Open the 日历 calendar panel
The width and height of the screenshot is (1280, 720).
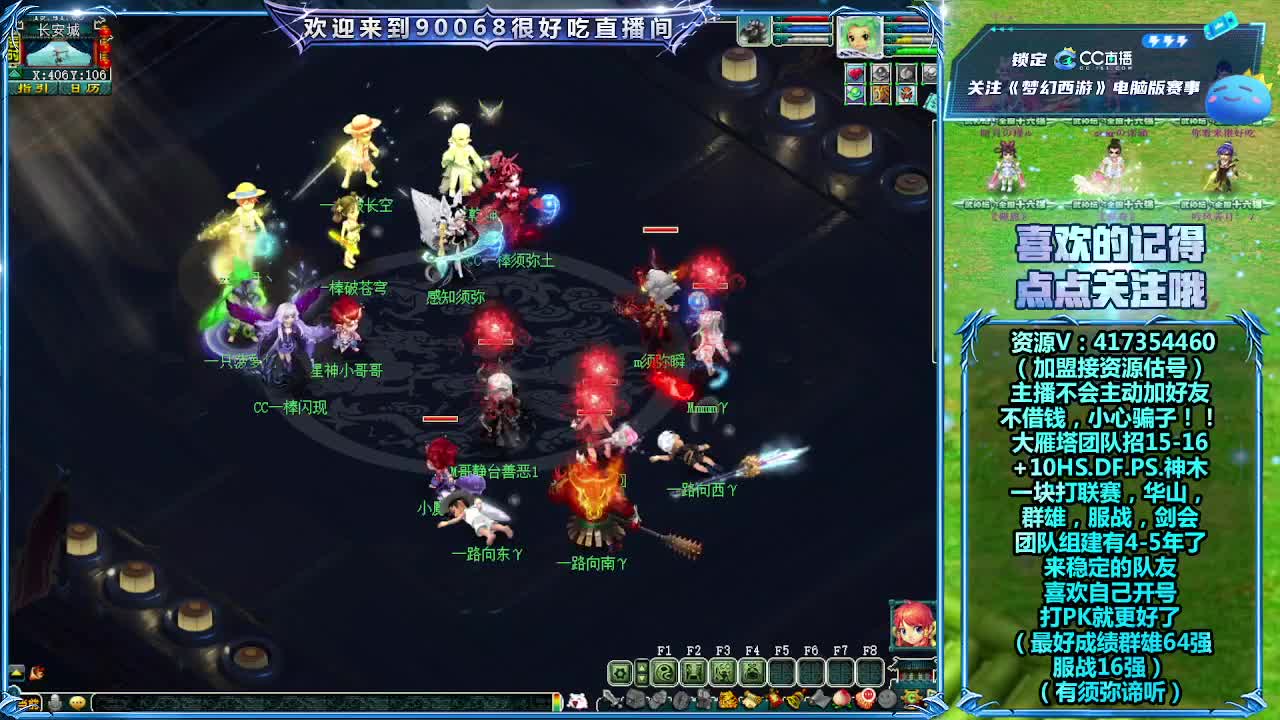pos(85,88)
